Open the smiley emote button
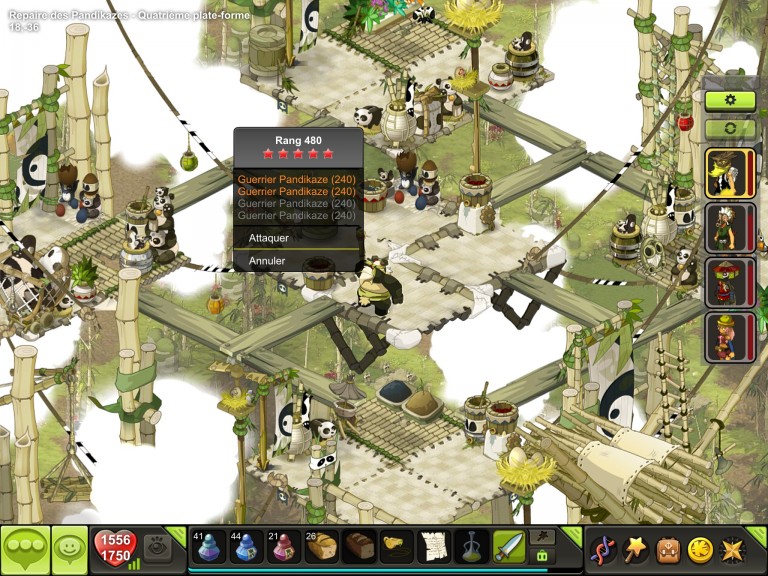The width and height of the screenshot is (768, 576). (69, 549)
